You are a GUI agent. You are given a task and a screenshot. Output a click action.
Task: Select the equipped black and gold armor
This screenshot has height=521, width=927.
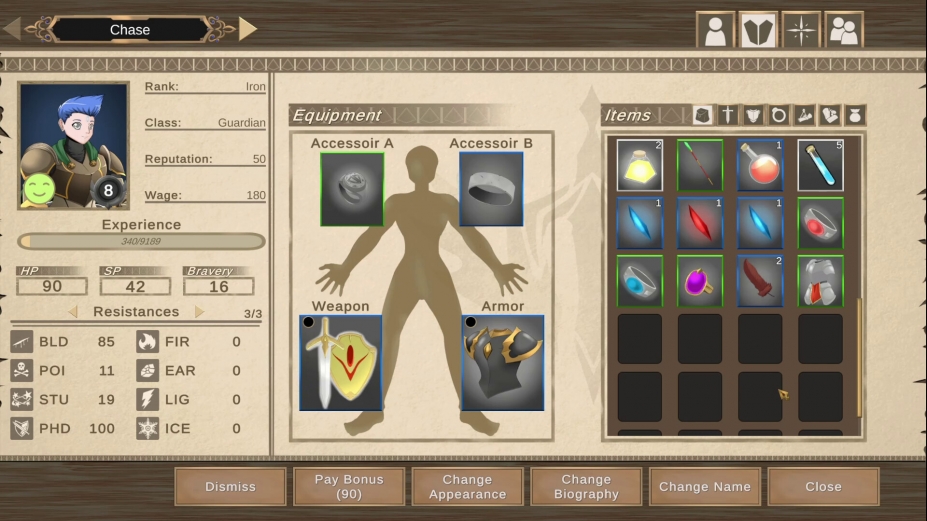pos(503,363)
